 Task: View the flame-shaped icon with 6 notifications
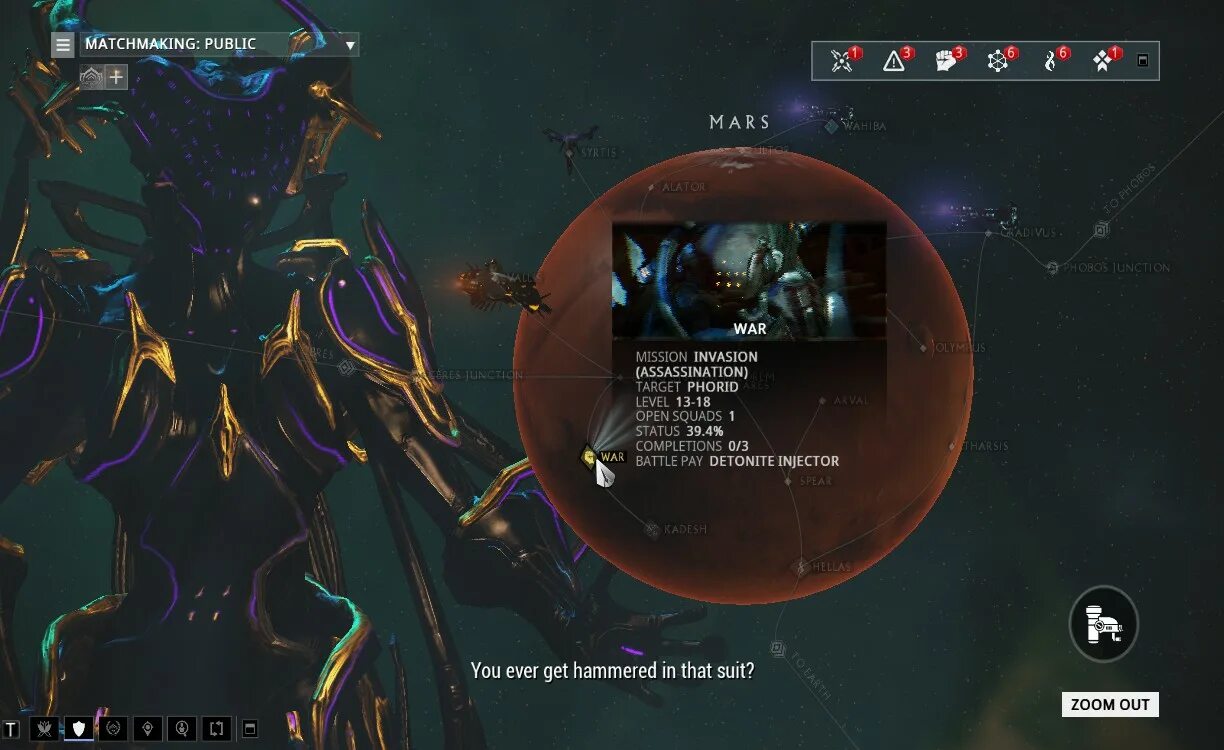point(1050,61)
